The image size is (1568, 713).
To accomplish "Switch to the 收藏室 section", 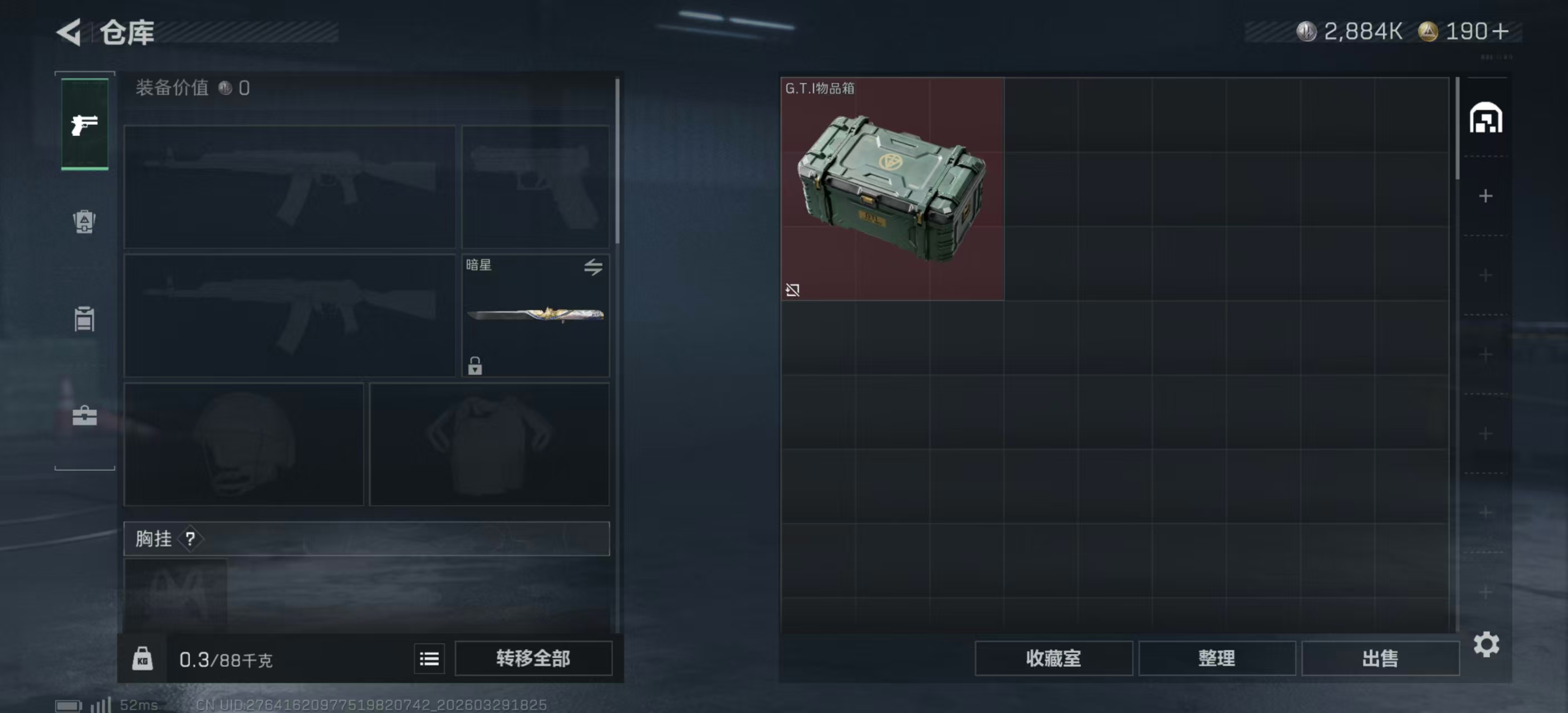I will click(1054, 658).
